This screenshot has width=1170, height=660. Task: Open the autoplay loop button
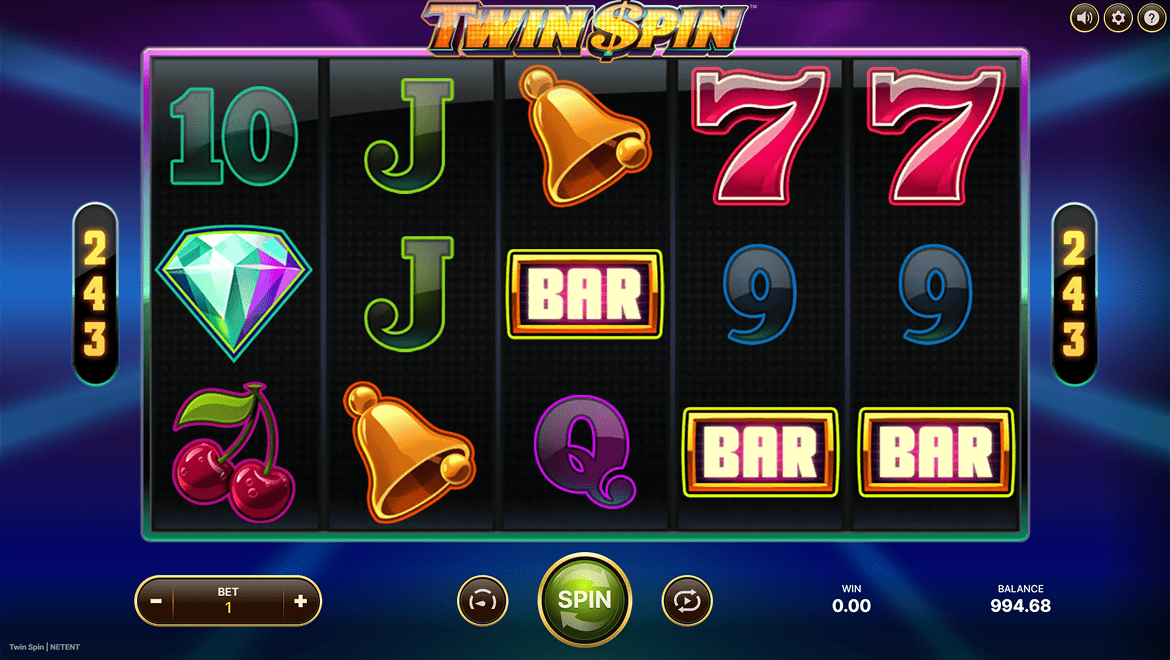pos(687,602)
